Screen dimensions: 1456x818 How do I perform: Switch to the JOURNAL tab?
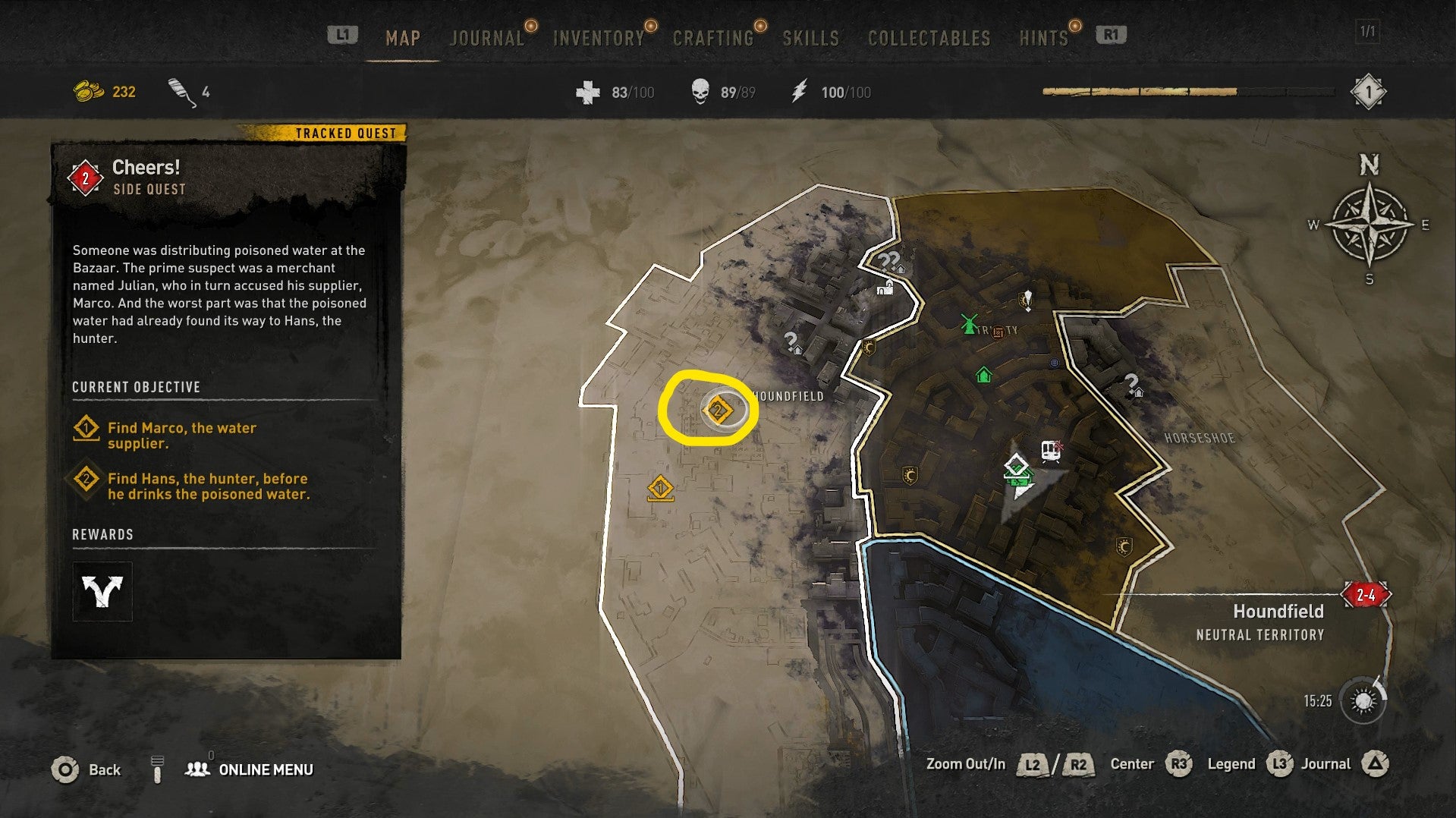coord(487,36)
